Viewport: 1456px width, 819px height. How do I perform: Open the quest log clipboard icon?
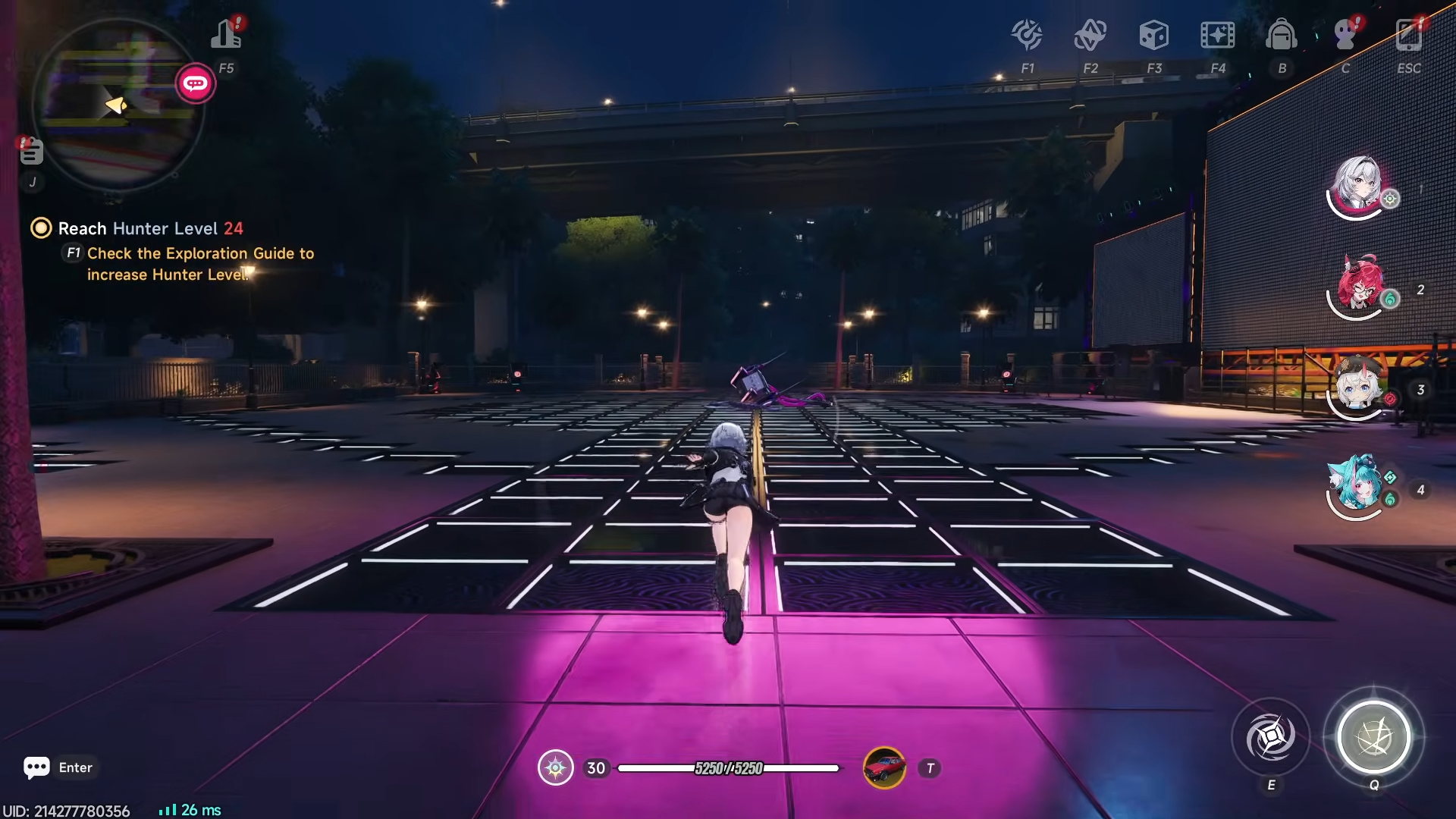click(x=31, y=151)
